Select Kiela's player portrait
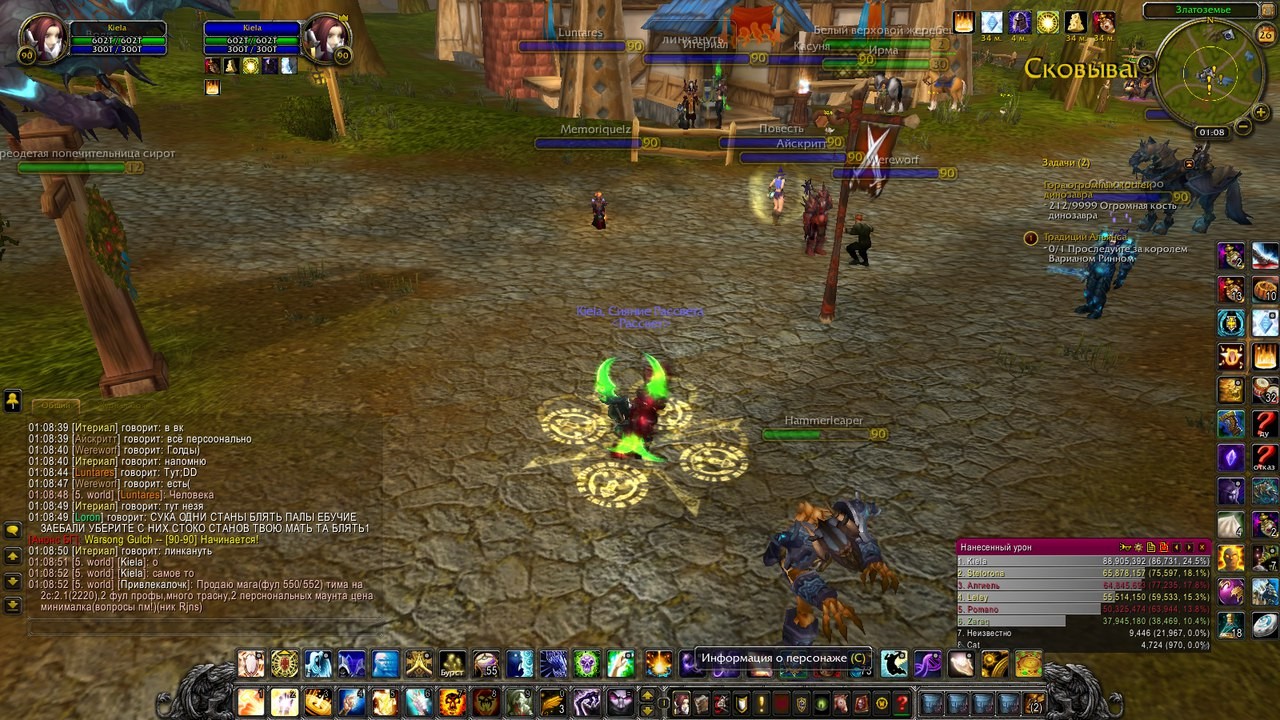 (43, 40)
